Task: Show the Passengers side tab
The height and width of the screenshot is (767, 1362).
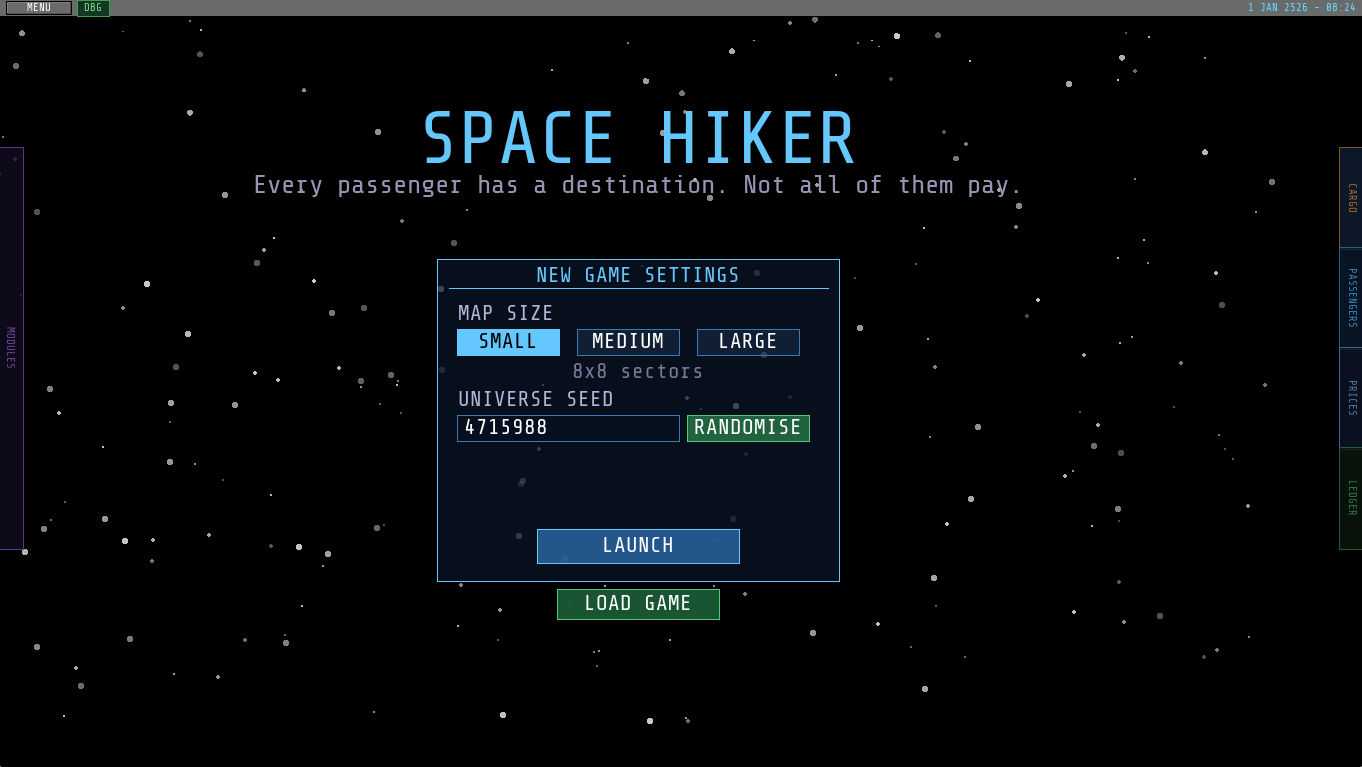Action: click(x=1351, y=298)
